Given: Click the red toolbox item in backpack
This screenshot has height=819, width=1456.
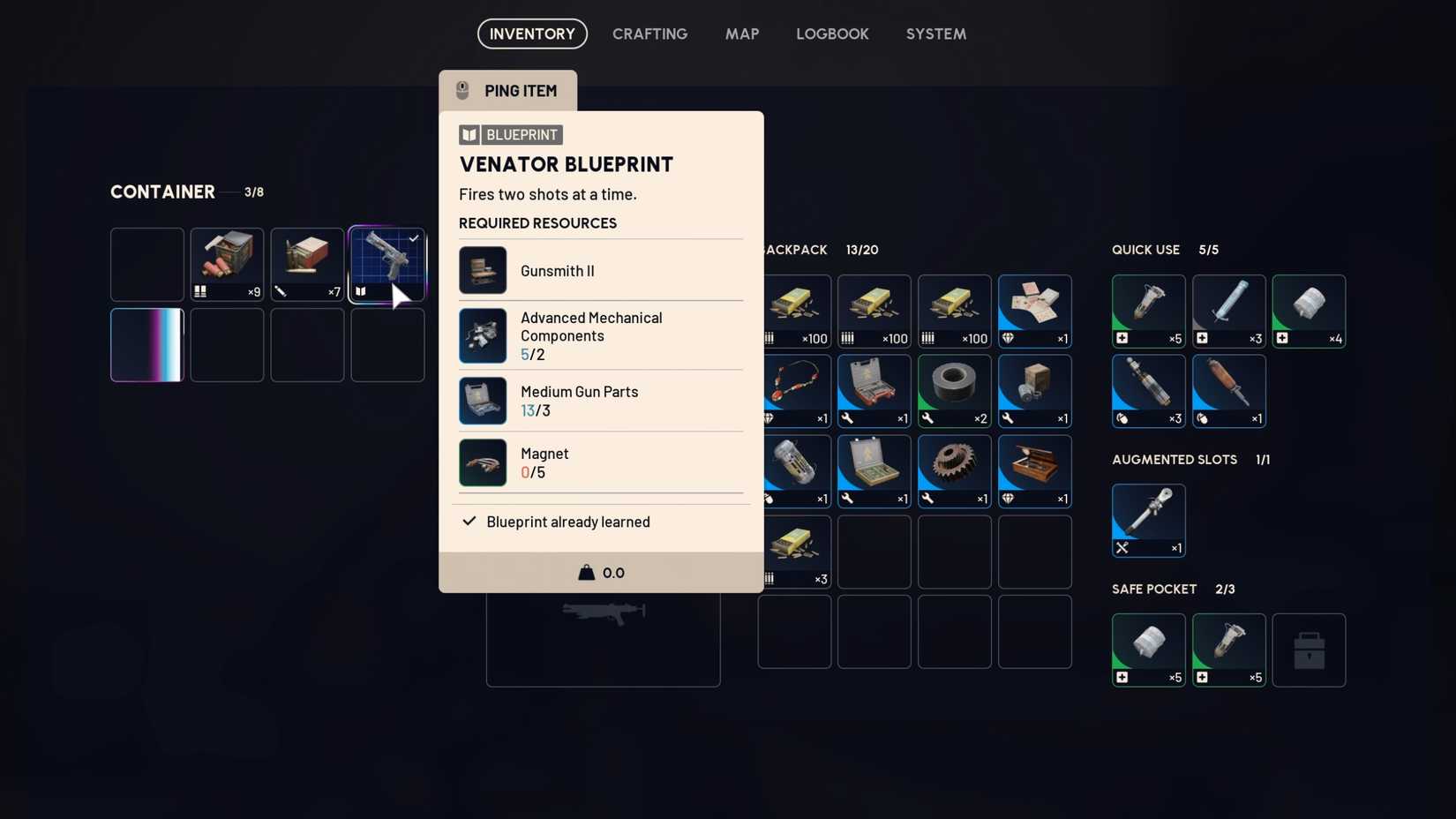Looking at the screenshot, I should (874, 391).
